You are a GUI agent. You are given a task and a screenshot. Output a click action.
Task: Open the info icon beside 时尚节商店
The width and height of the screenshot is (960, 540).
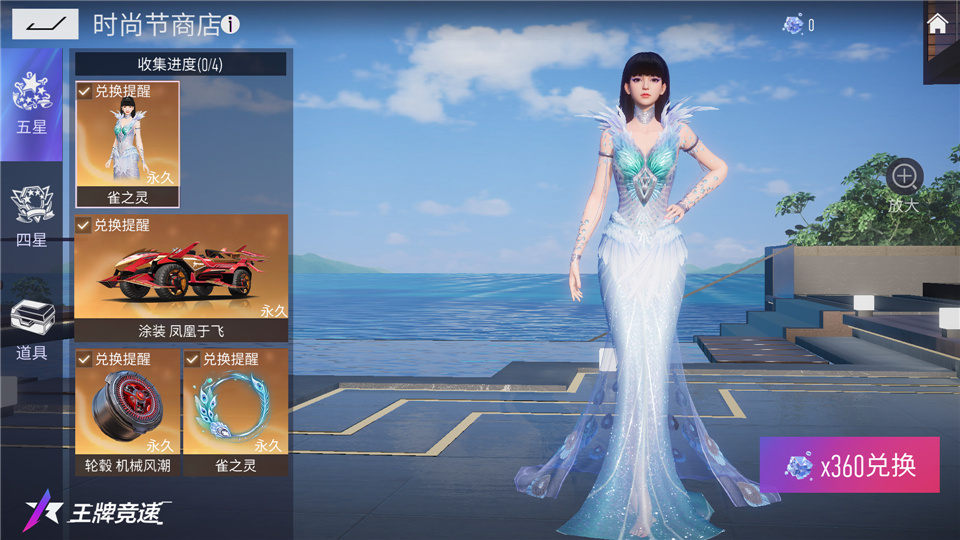(231, 25)
